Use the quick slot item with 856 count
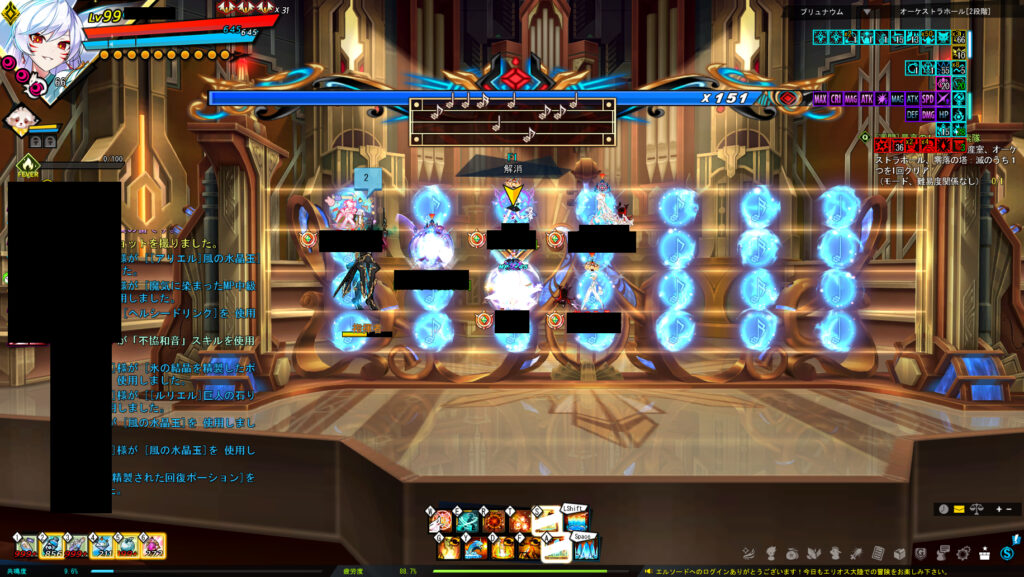 click(52, 546)
